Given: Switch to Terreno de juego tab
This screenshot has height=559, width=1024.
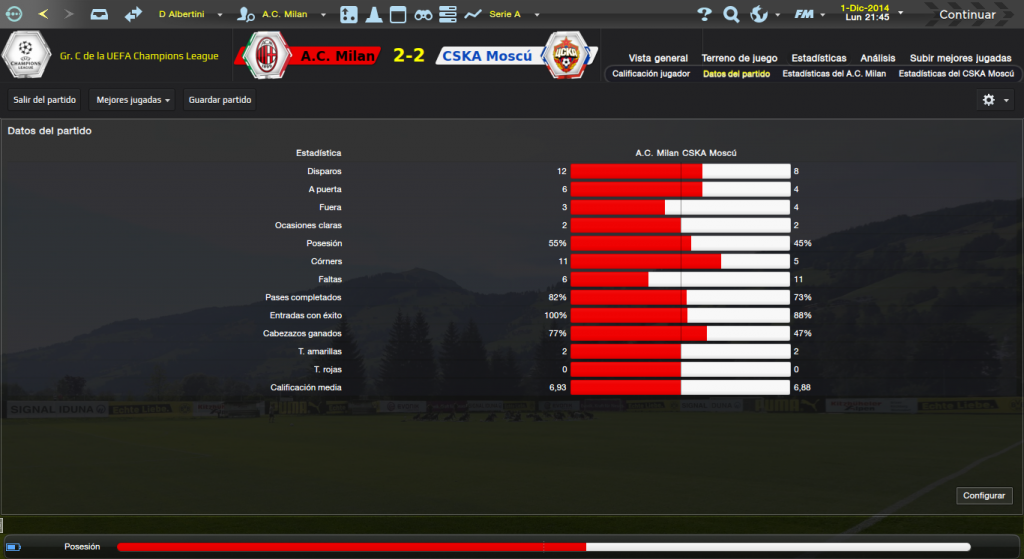Looking at the screenshot, I should (x=739, y=58).
